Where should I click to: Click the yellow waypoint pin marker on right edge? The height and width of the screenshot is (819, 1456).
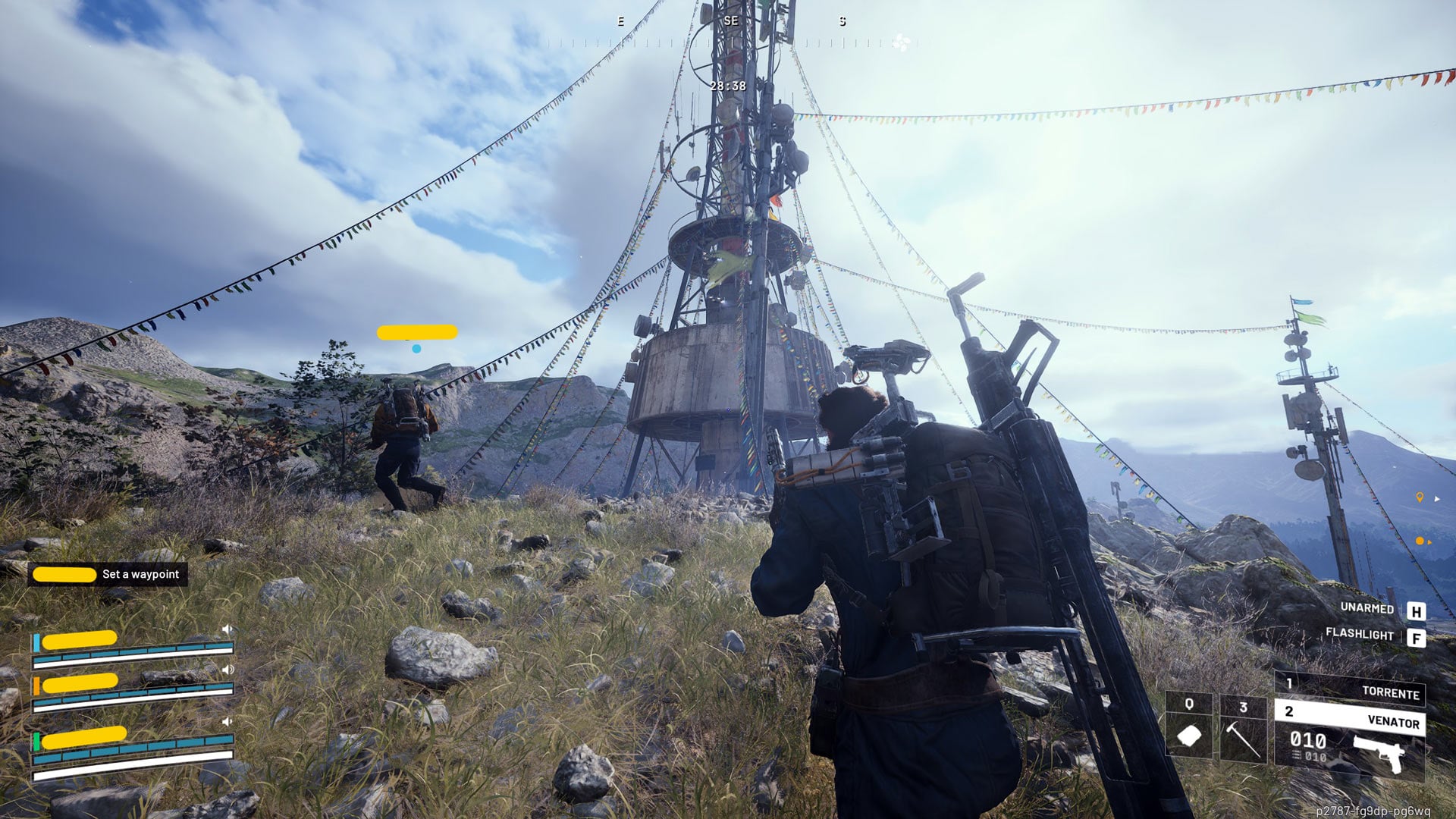click(1420, 498)
